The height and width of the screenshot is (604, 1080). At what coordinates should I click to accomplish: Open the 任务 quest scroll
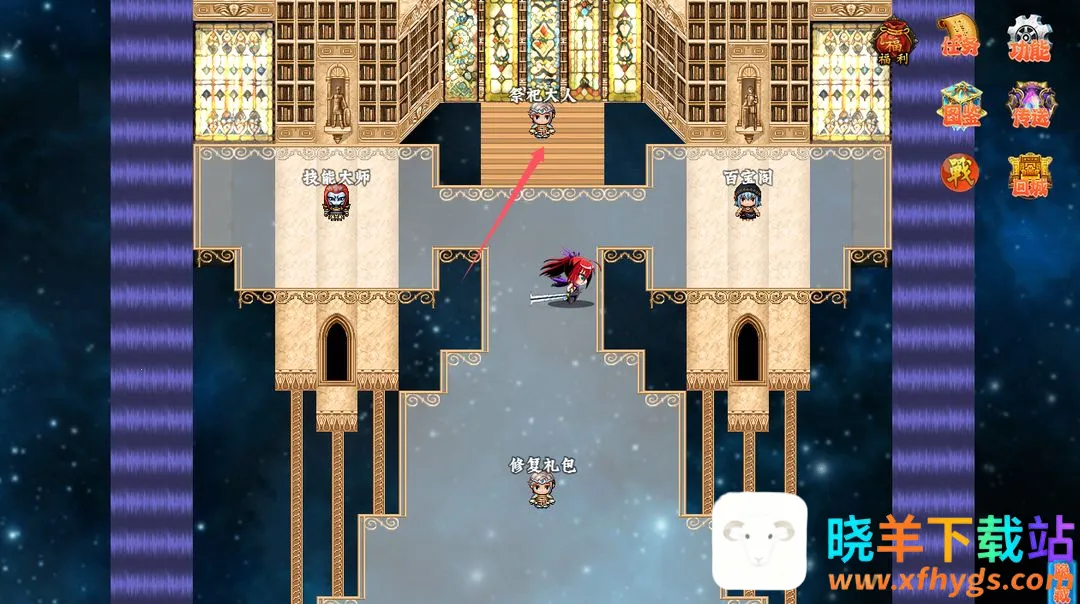[960, 38]
